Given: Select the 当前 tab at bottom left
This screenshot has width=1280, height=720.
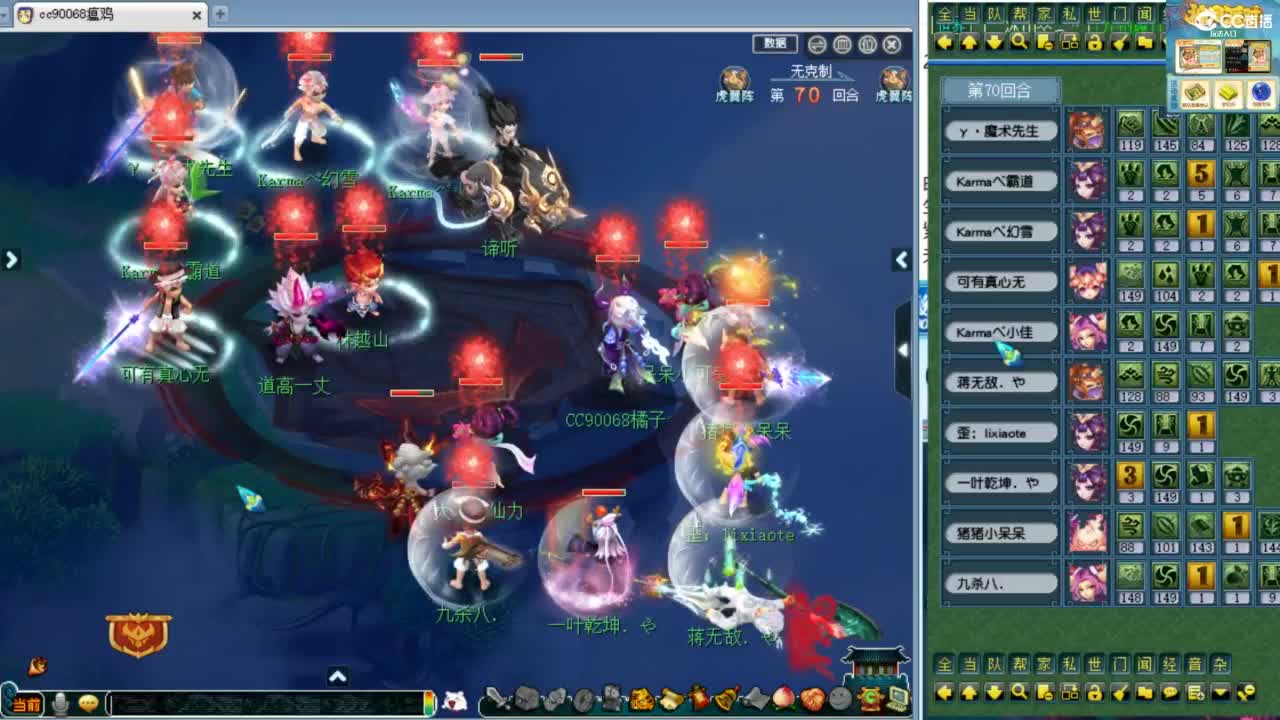Looking at the screenshot, I should click(25, 704).
